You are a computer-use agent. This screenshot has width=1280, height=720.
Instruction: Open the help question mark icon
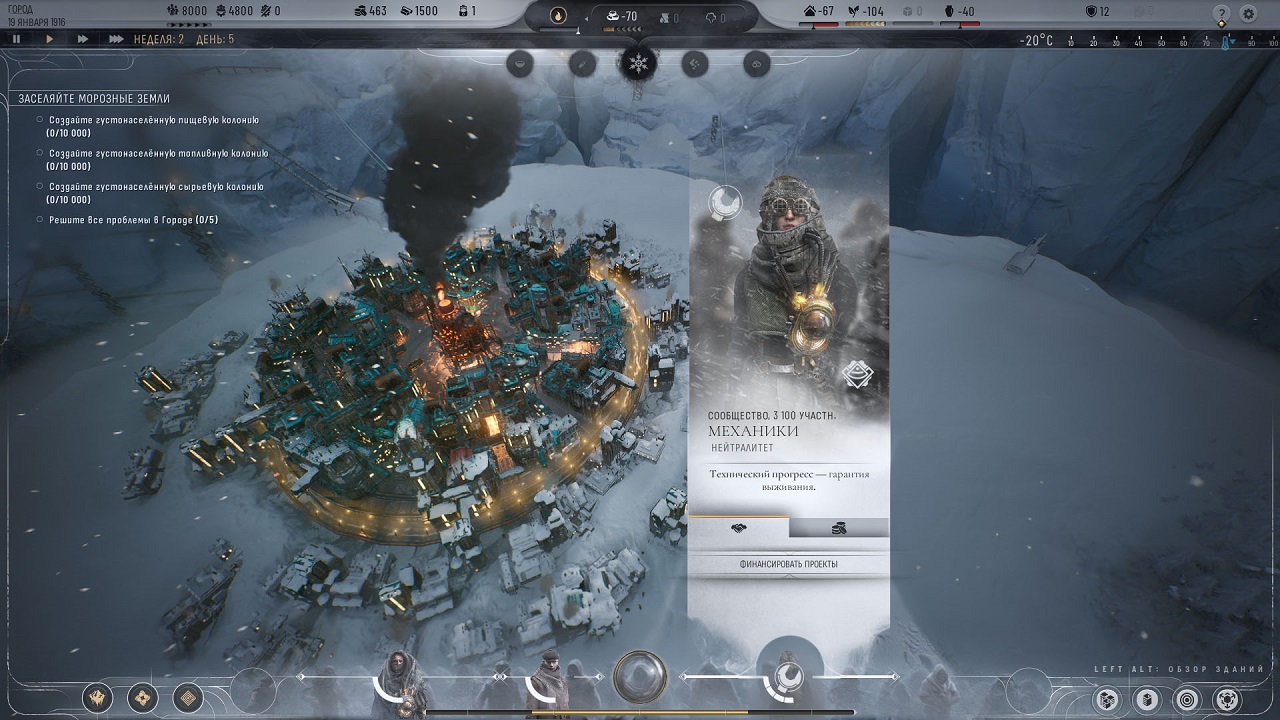tap(1222, 13)
